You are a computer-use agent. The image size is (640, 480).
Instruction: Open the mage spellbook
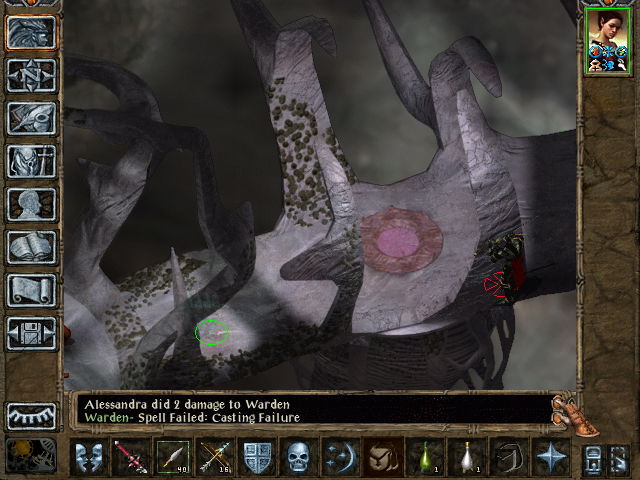pyautogui.click(x=31, y=247)
